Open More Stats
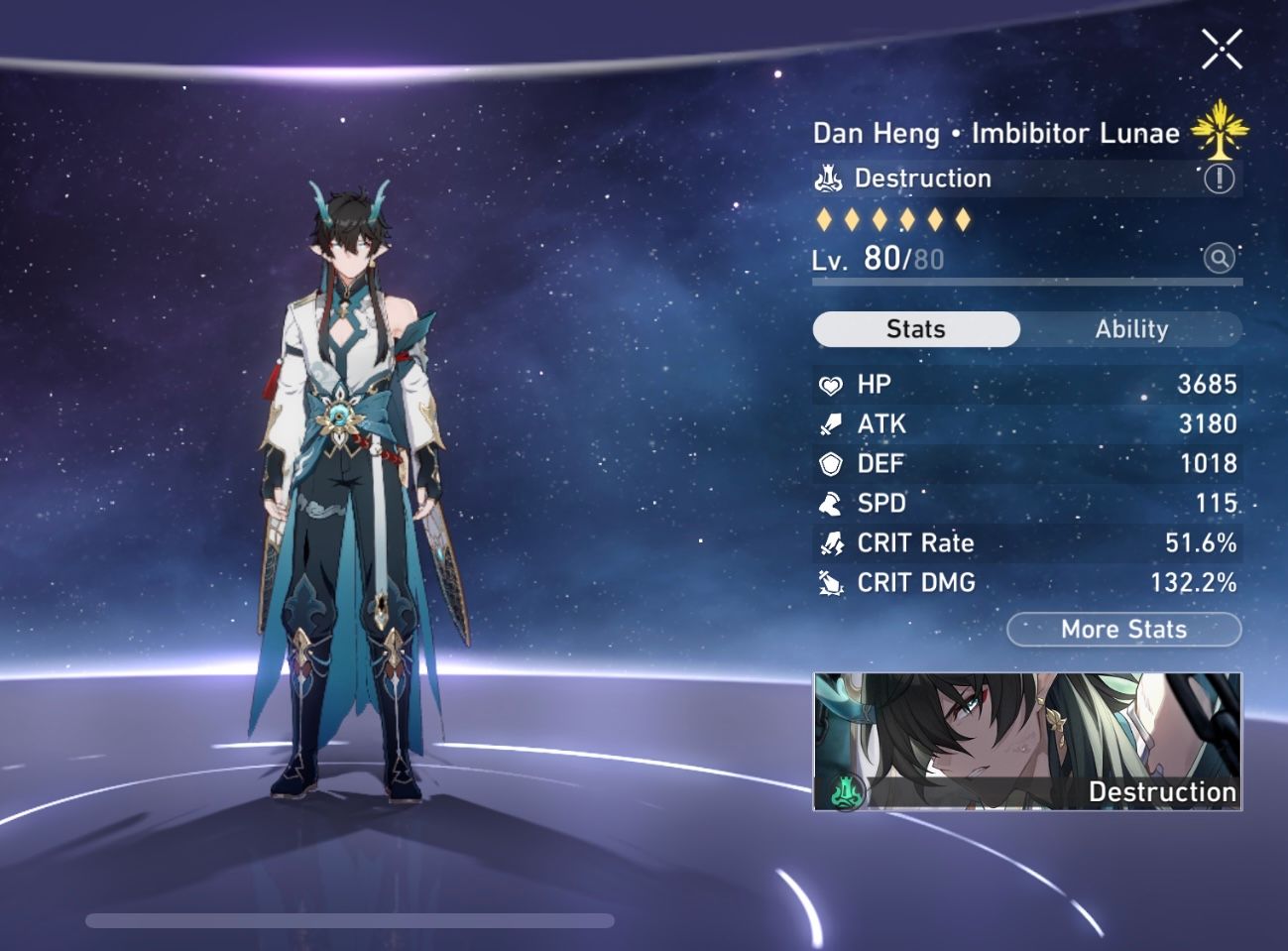 click(x=1122, y=629)
